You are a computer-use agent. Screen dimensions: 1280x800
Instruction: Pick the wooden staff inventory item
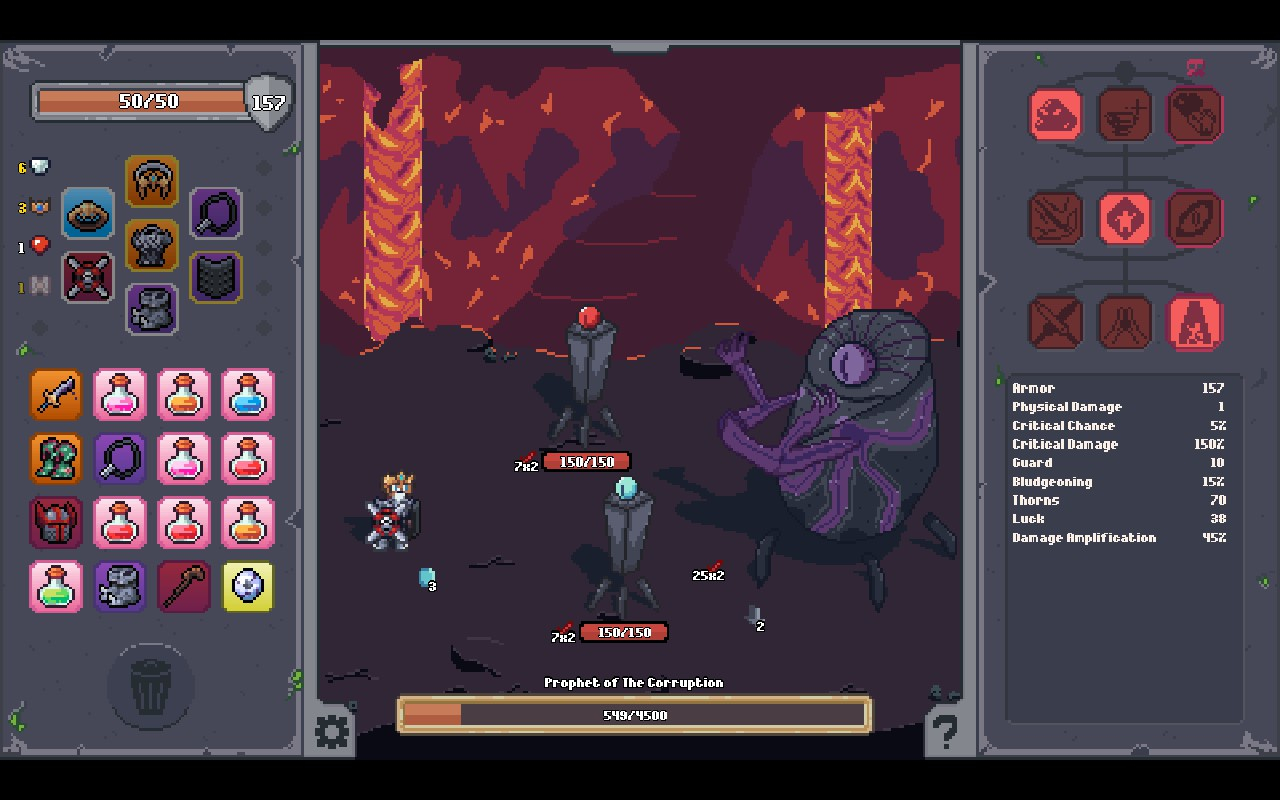pyautogui.click(x=184, y=587)
